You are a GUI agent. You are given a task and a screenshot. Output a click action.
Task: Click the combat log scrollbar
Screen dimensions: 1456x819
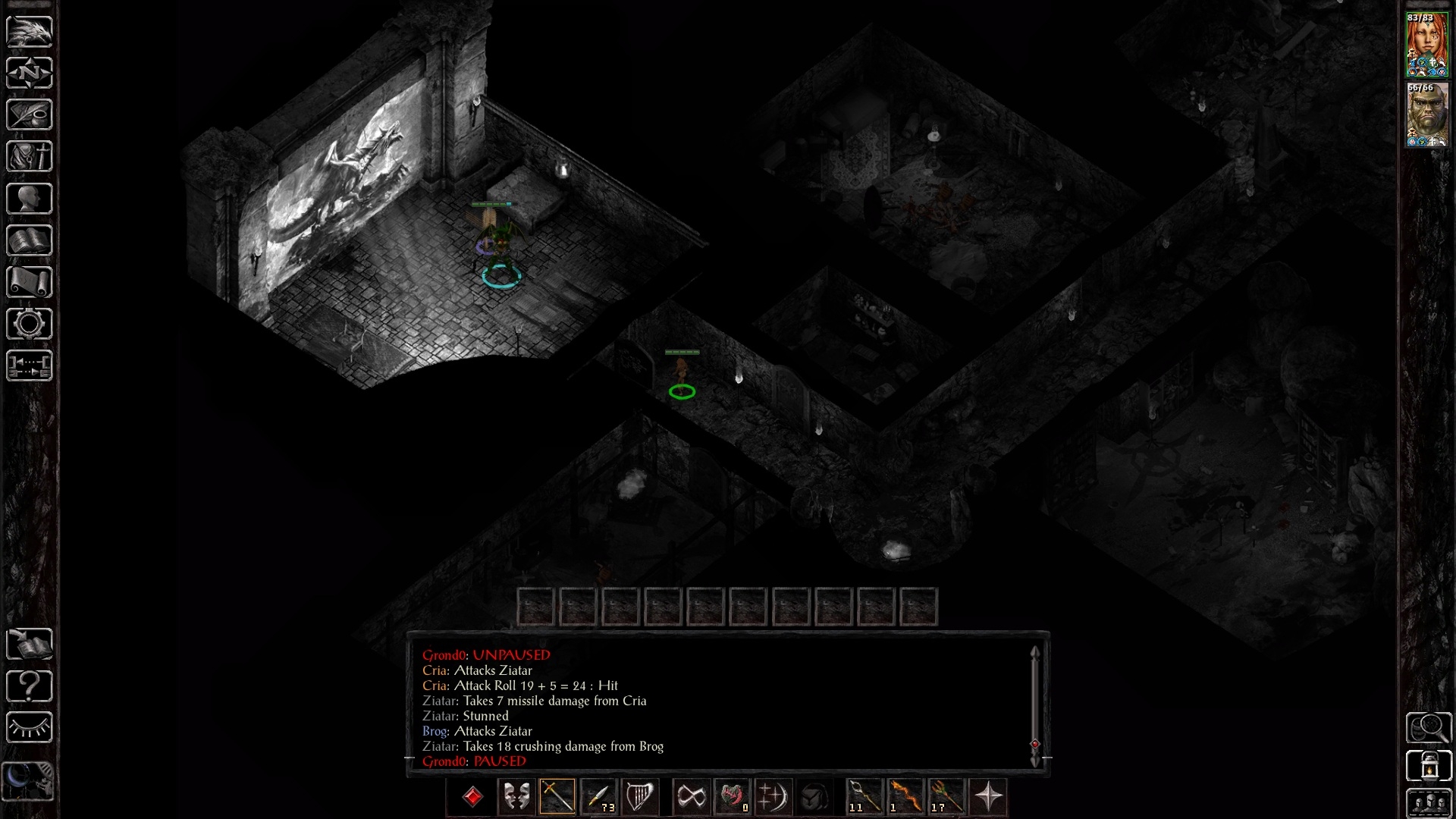point(1035,705)
